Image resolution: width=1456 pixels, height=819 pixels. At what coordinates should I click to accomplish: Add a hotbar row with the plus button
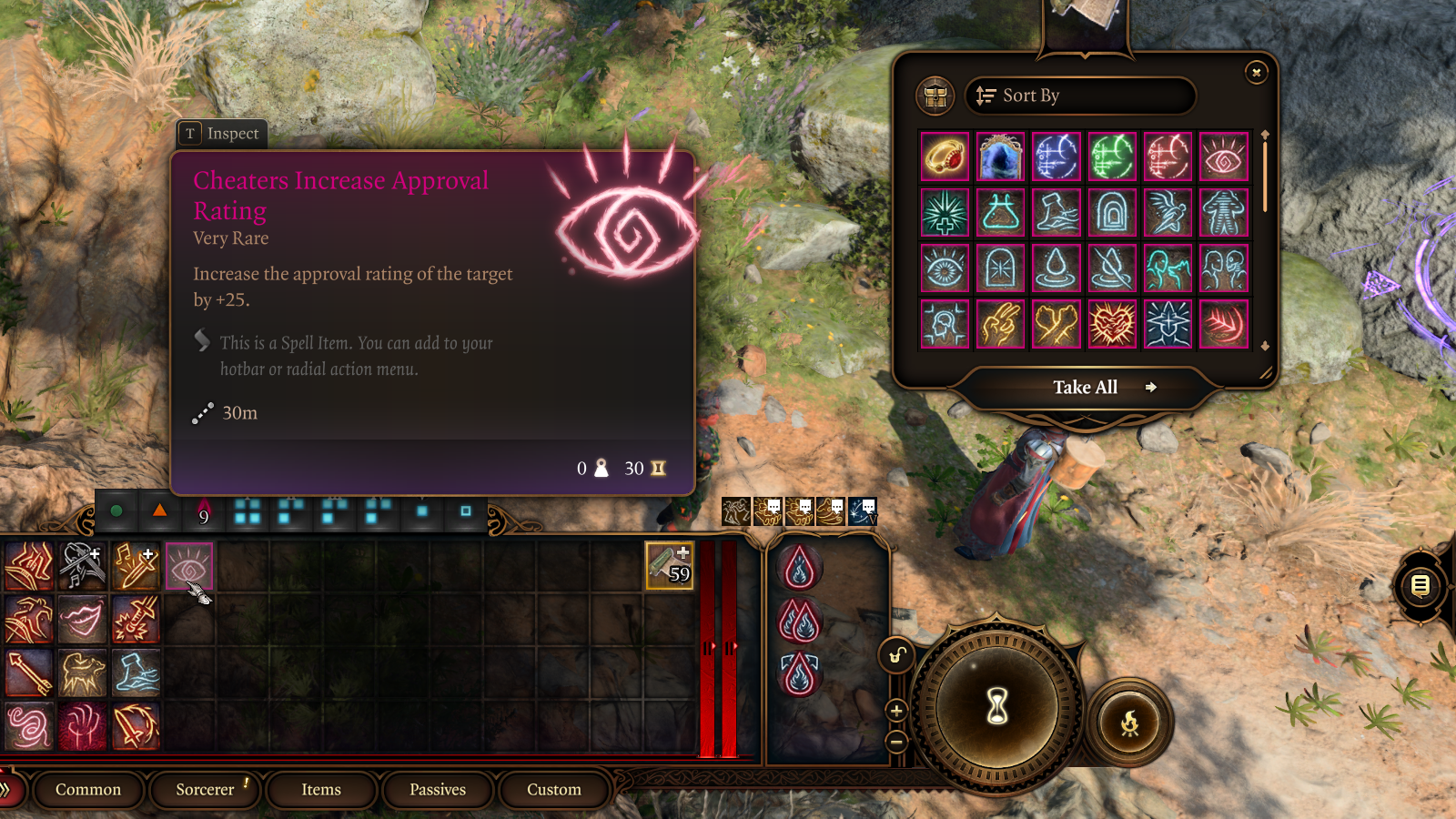pyautogui.click(x=896, y=711)
